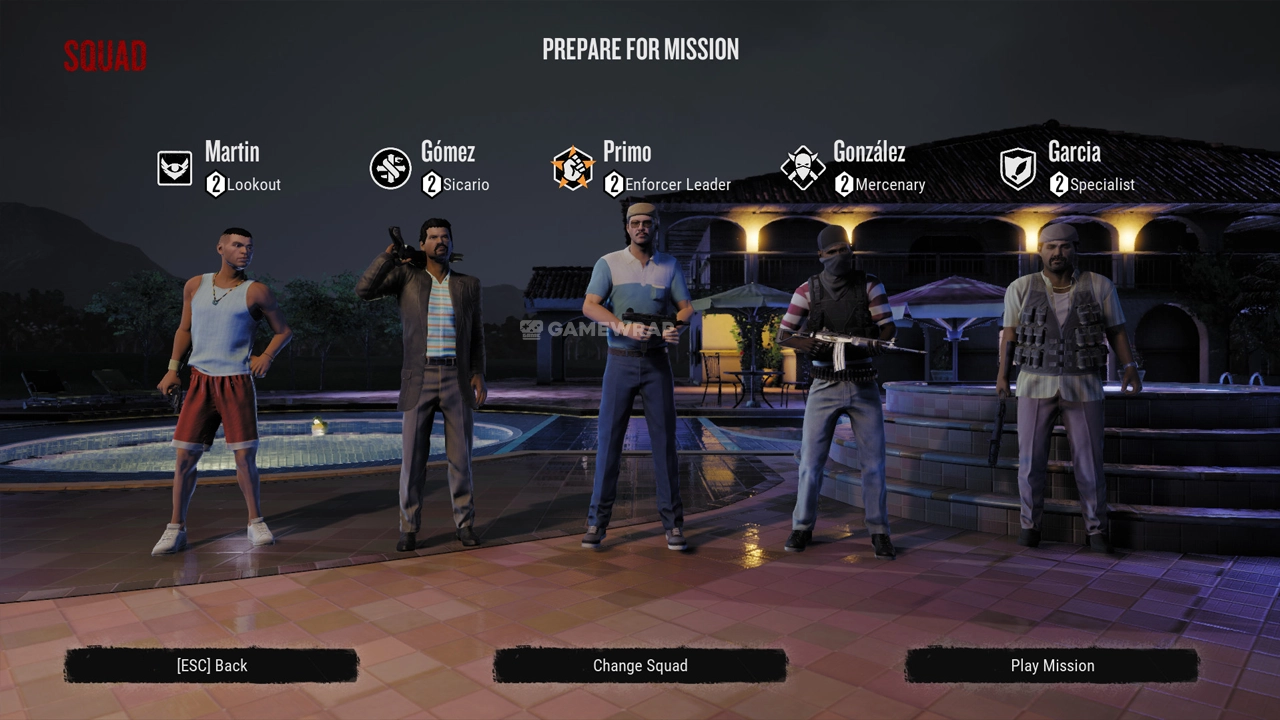Open the Change Squad option
This screenshot has width=1280, height=720.
tap(640, 666)
